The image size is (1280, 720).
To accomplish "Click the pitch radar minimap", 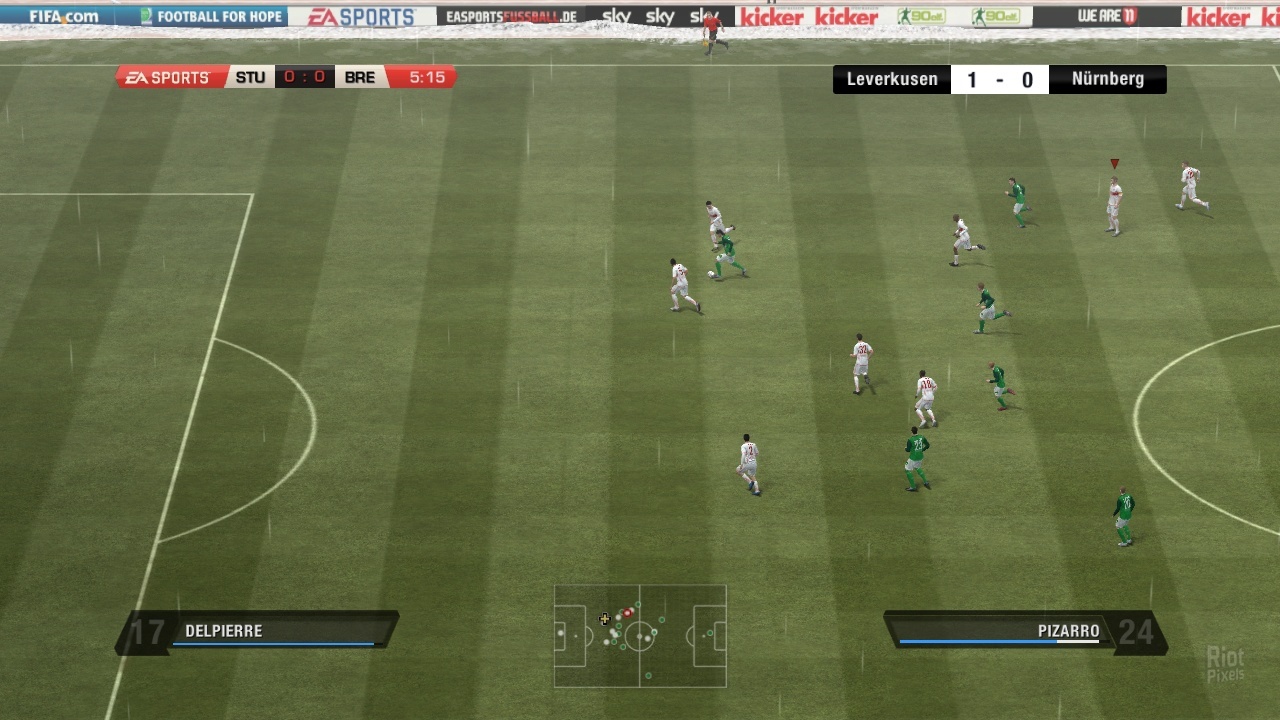I will click(x=640, y=636).
